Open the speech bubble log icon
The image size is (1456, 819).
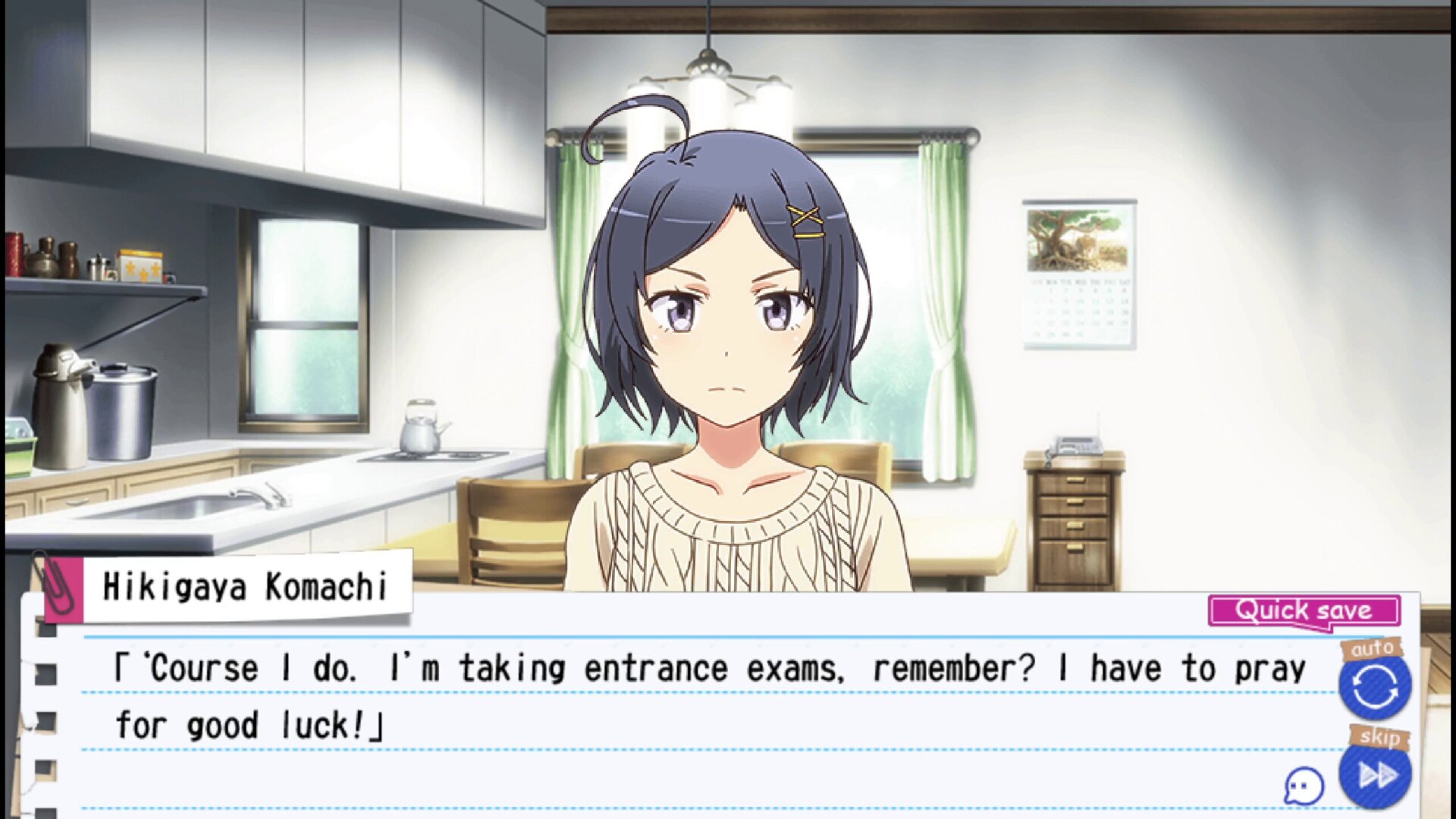(1304, 786)
